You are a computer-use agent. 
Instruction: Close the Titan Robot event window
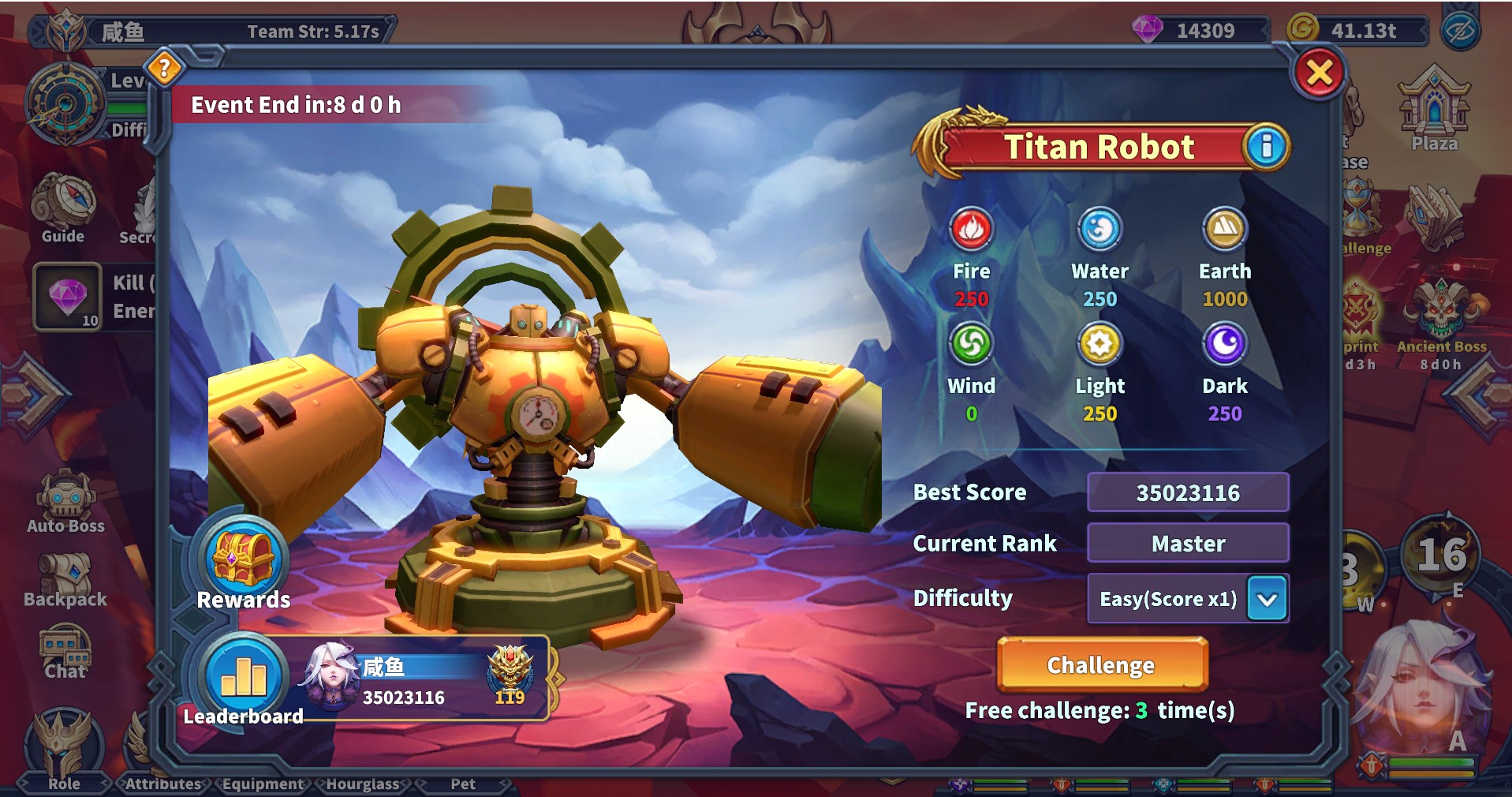[x=1319, y=73]
